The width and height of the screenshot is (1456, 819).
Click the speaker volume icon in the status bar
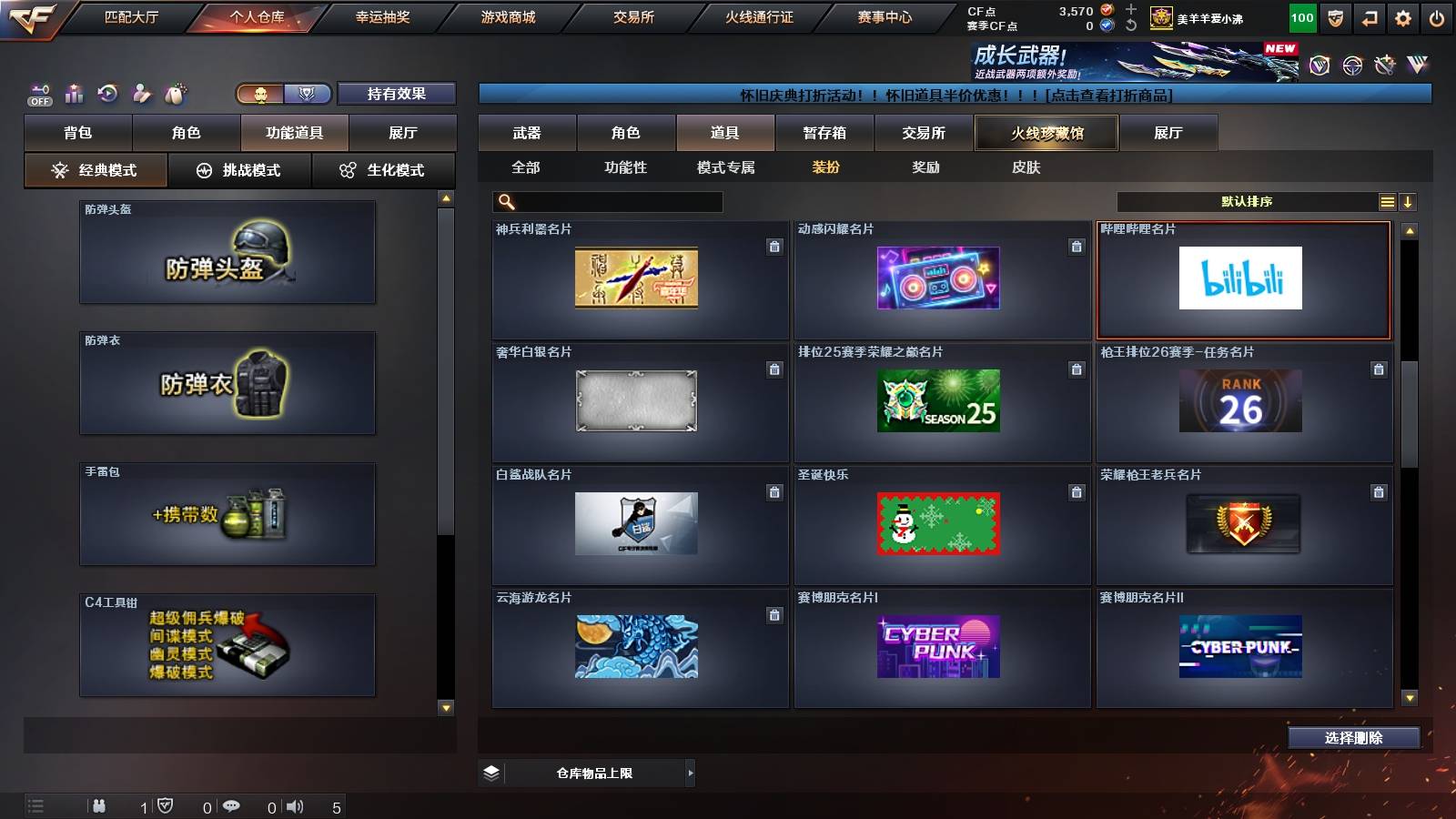point(295,804)
